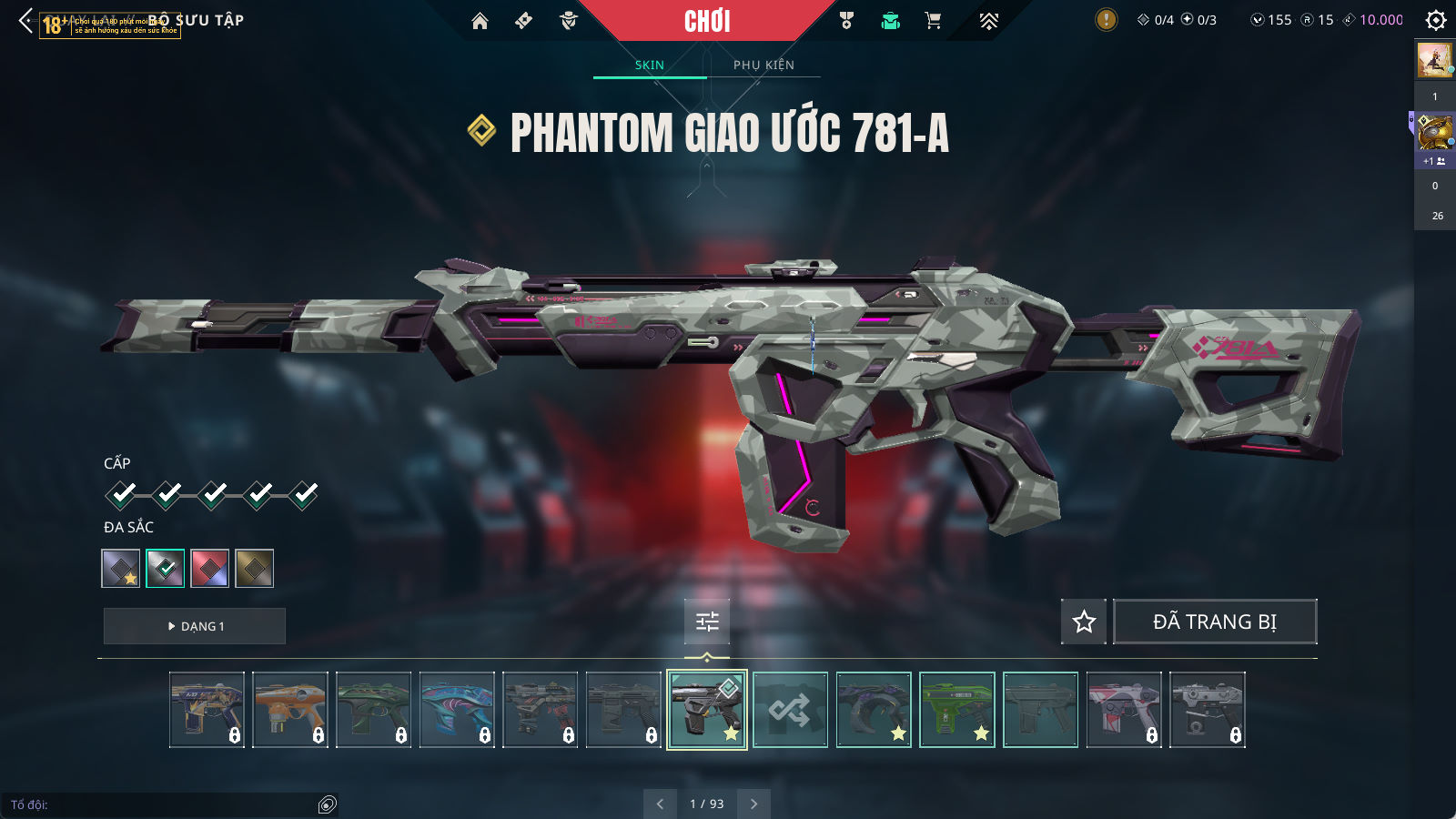Click the red CHƠI play button
The height and width of the screenshot is (819, 1456).
tap(707, 21)
